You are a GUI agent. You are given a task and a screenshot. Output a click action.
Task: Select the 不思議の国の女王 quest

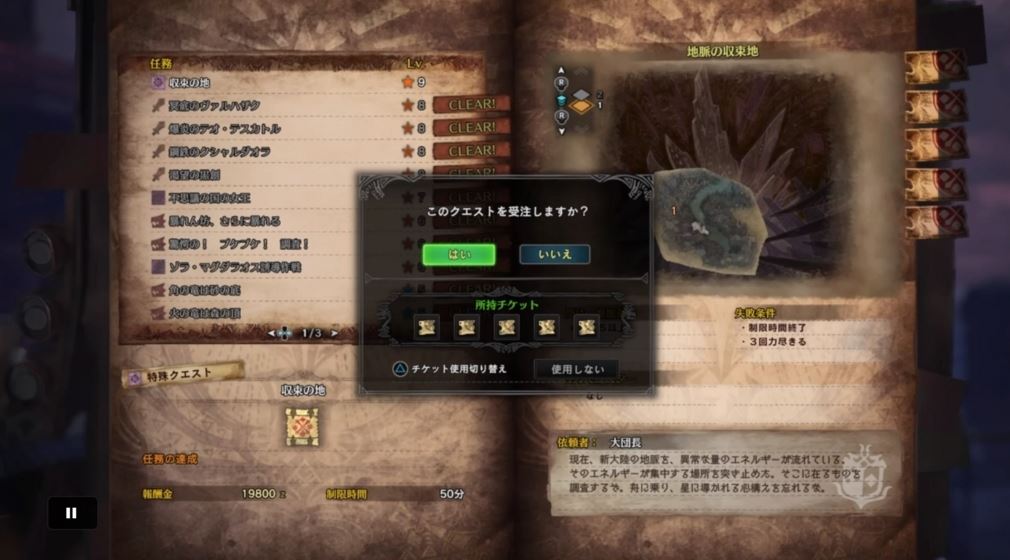pos(207,198)
